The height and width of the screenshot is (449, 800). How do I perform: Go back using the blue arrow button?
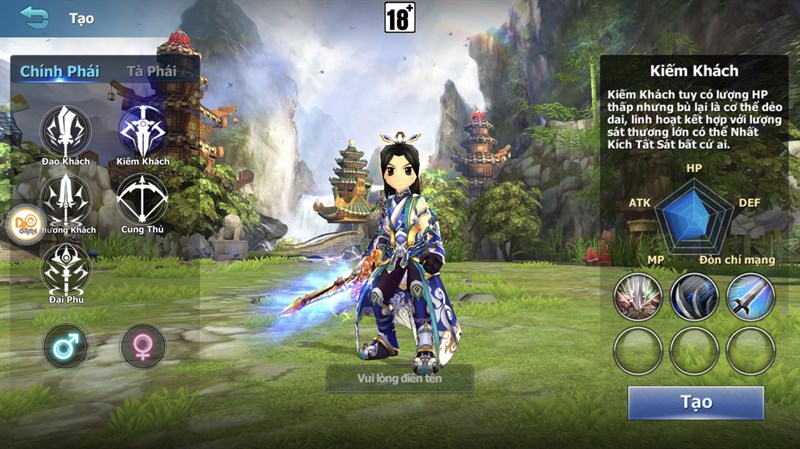coord(34,17)
